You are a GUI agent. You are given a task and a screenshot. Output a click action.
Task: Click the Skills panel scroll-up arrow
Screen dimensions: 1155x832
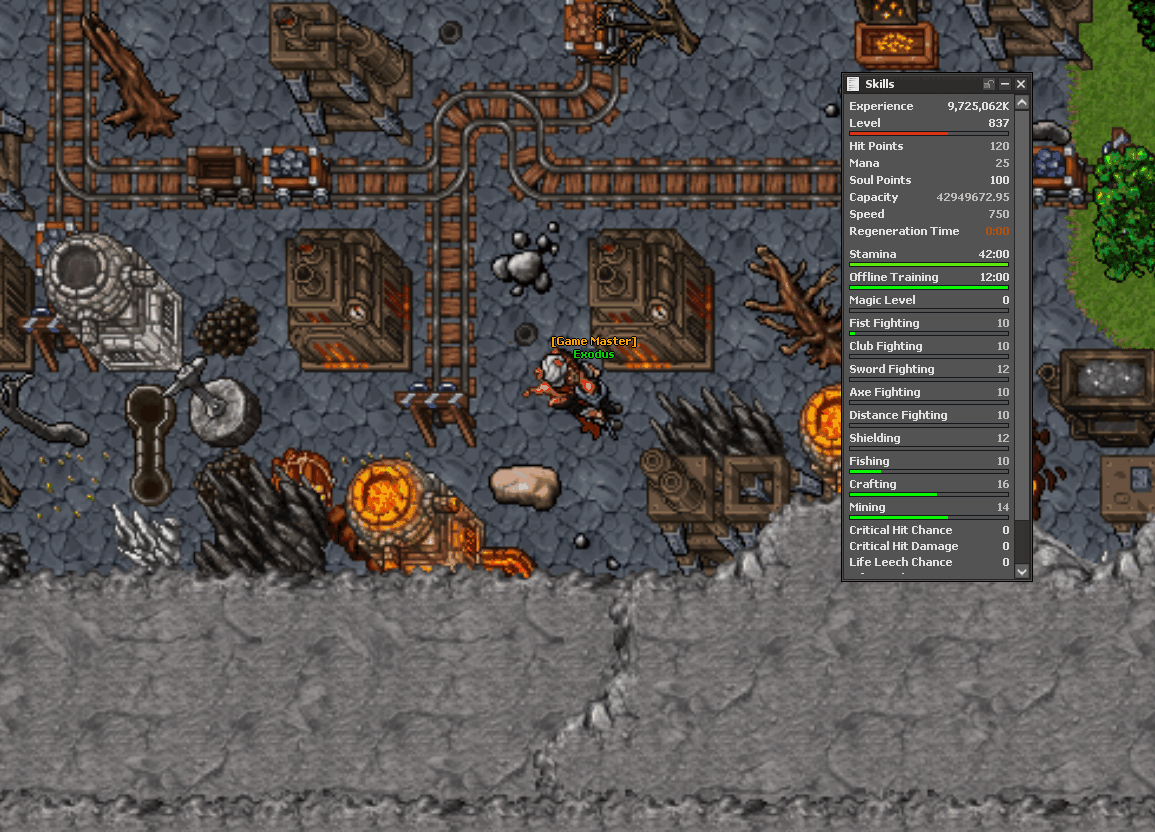(x=1021, y=103)
